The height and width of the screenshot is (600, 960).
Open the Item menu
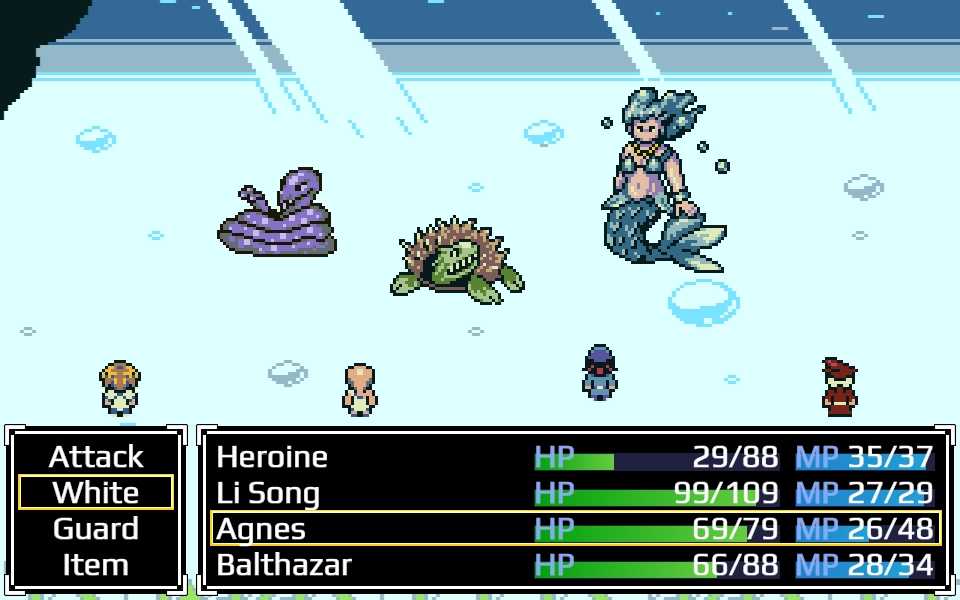pyautogui.click(x=96, y=565)
